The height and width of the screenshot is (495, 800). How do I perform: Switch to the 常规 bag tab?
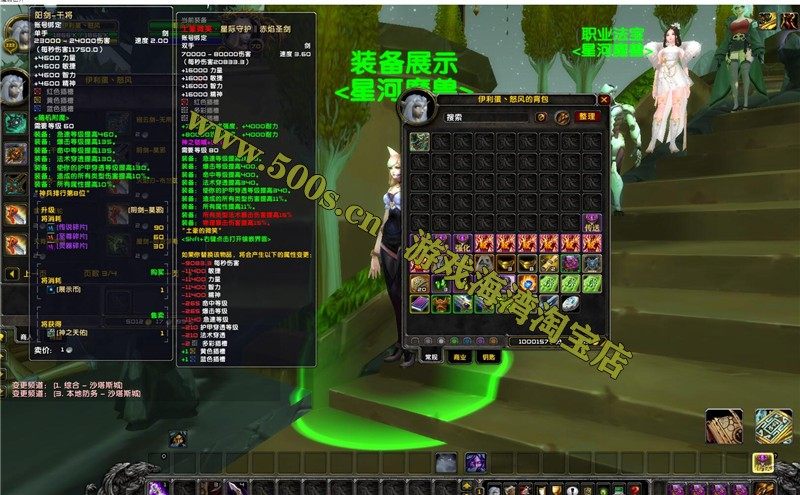pos(429,356)
